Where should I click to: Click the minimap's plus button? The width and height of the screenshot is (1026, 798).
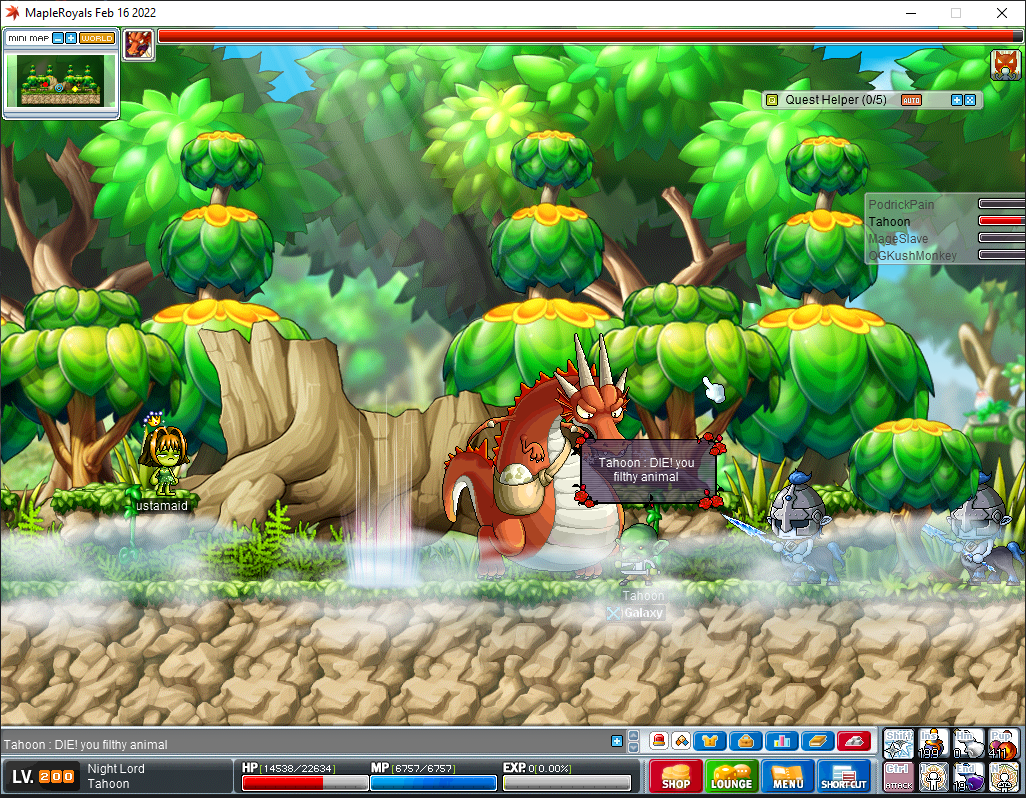[71, 38]
